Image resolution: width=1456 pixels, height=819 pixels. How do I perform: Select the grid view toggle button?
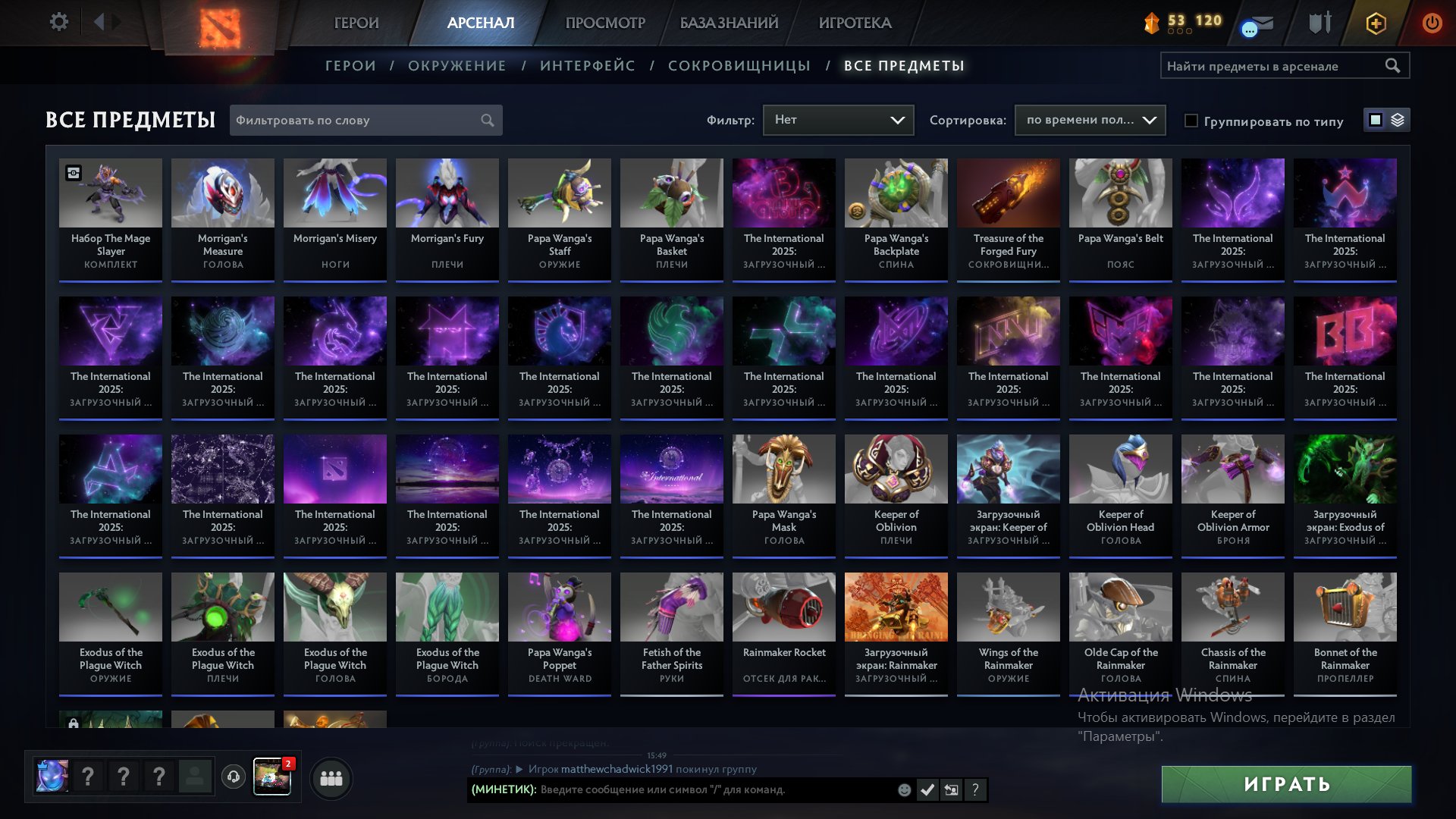pyautogui.click(x=1376, y=120)
